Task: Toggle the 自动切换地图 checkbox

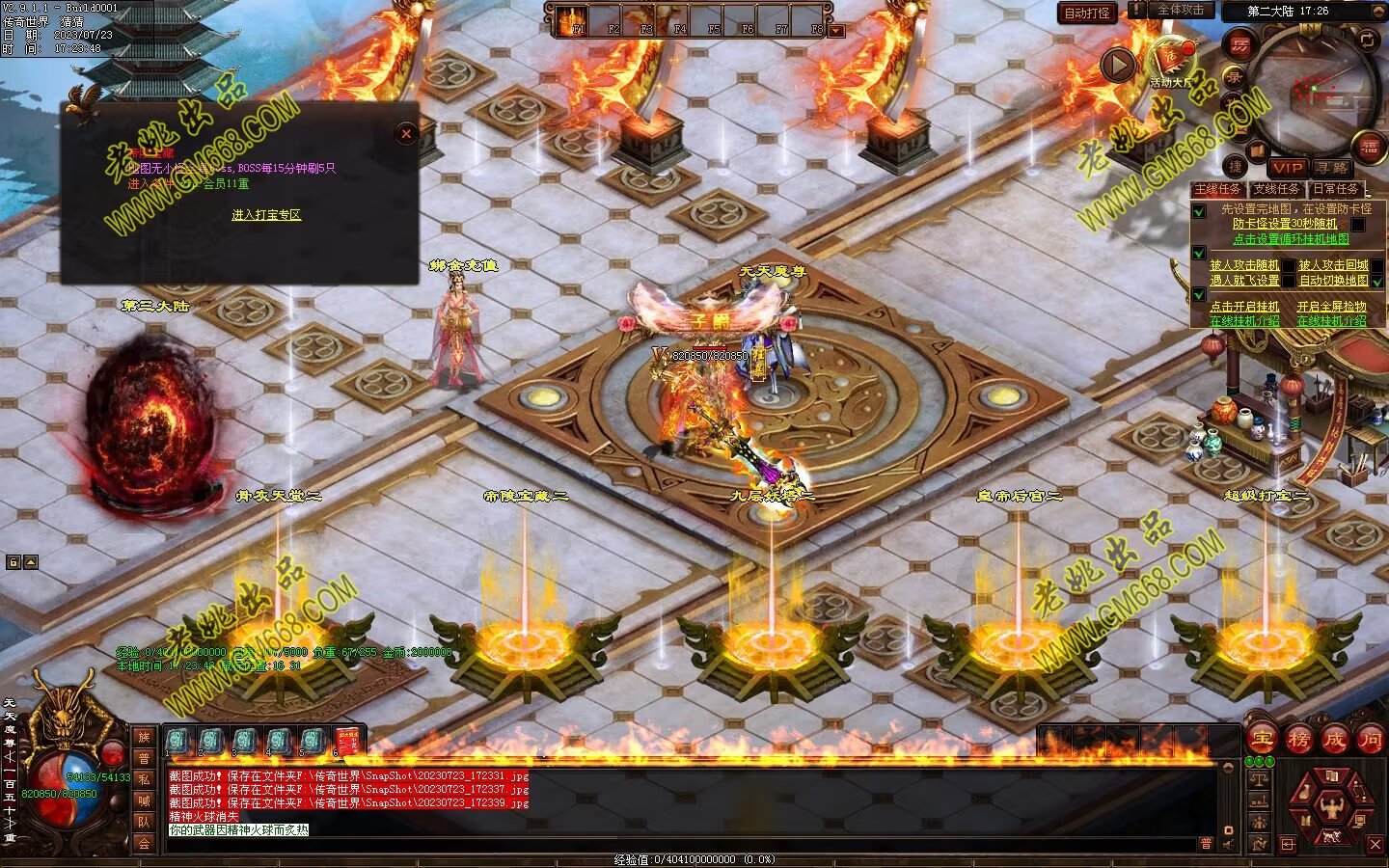Action: (1377, 281)
